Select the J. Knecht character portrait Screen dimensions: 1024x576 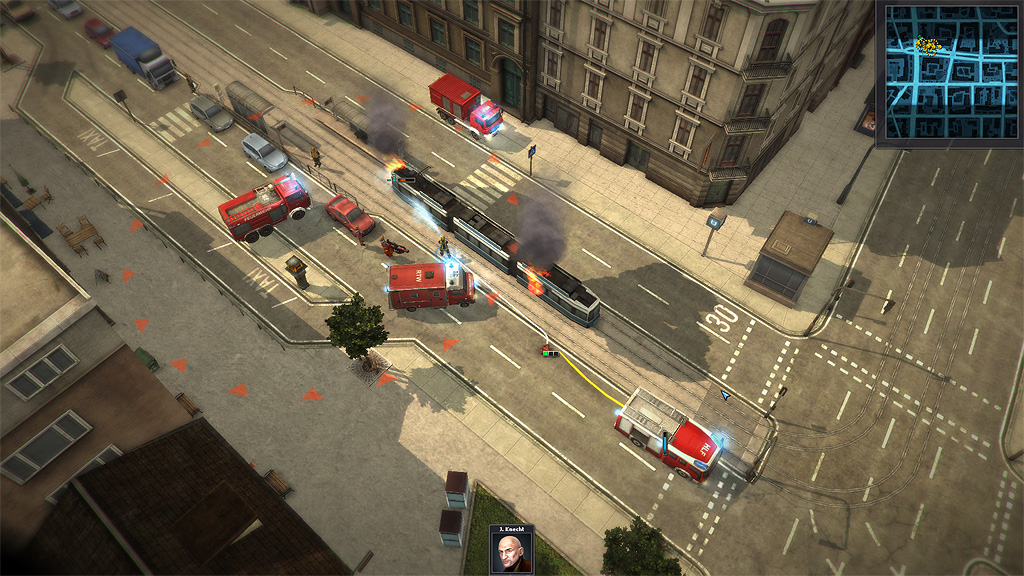click(x=511, y=553)
